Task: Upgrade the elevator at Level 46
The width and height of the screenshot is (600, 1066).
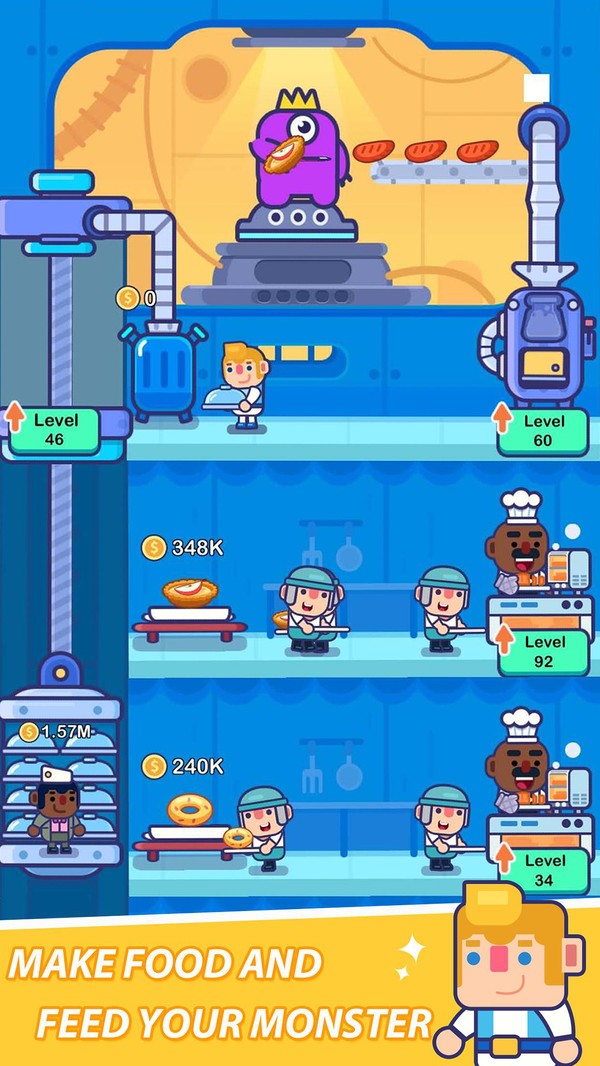Action: click(55, 430)
